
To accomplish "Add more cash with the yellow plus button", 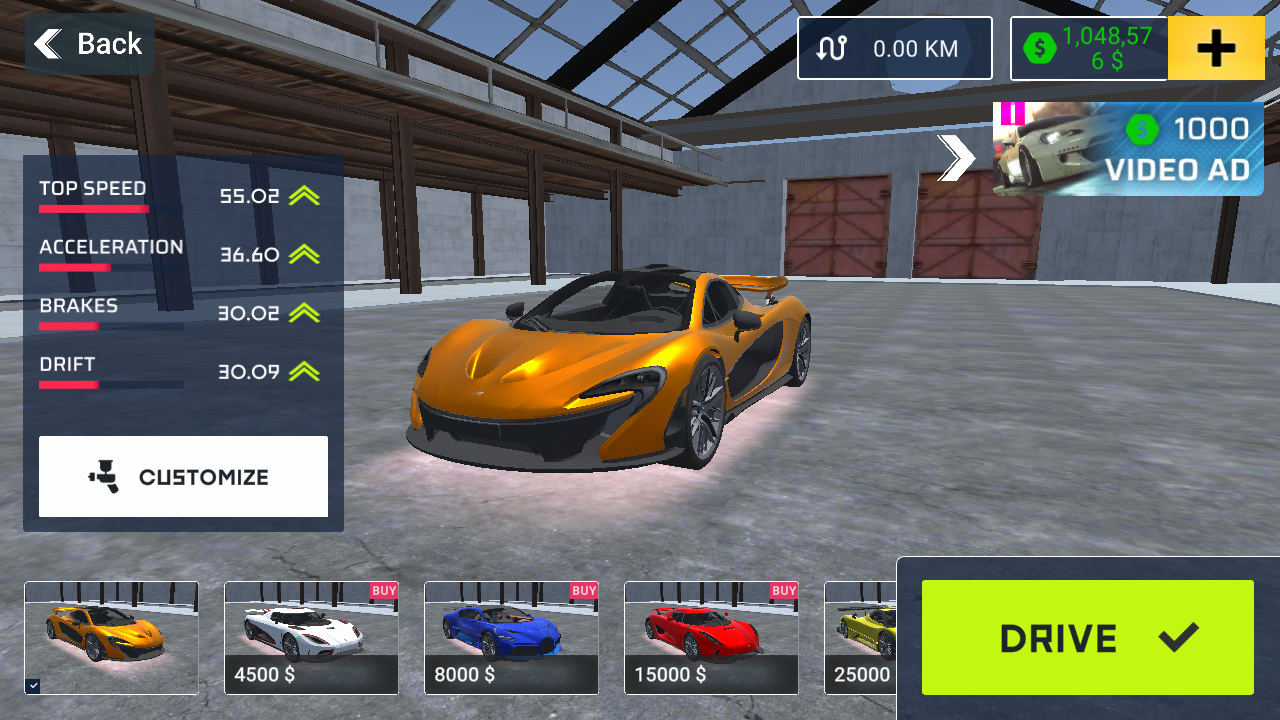I will (1216, 48).
